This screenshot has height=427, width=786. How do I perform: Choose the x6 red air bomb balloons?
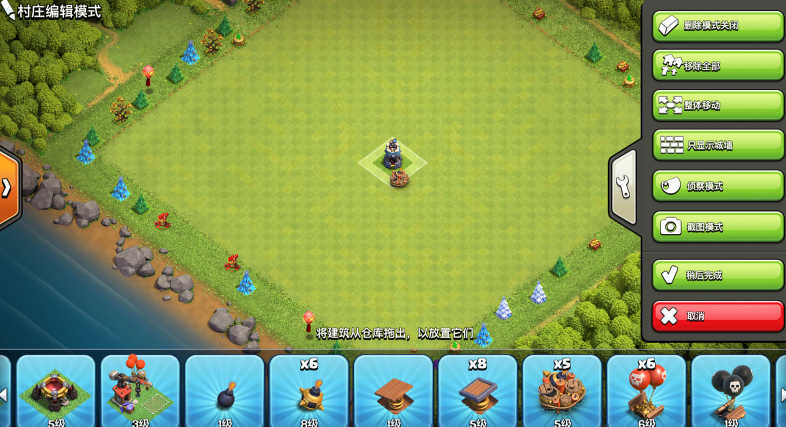646,391
